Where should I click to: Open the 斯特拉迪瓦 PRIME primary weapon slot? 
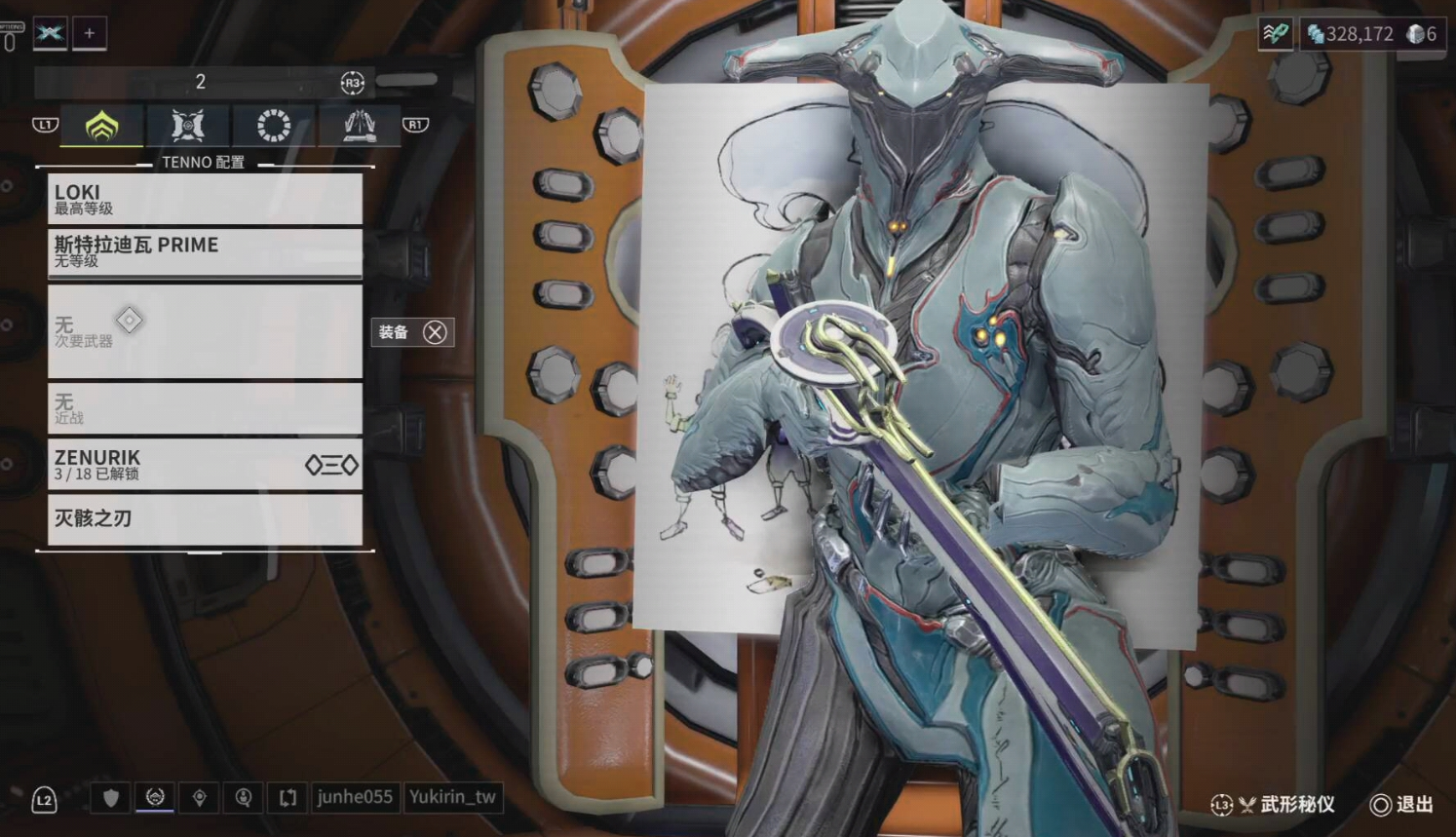click(205, 251)
